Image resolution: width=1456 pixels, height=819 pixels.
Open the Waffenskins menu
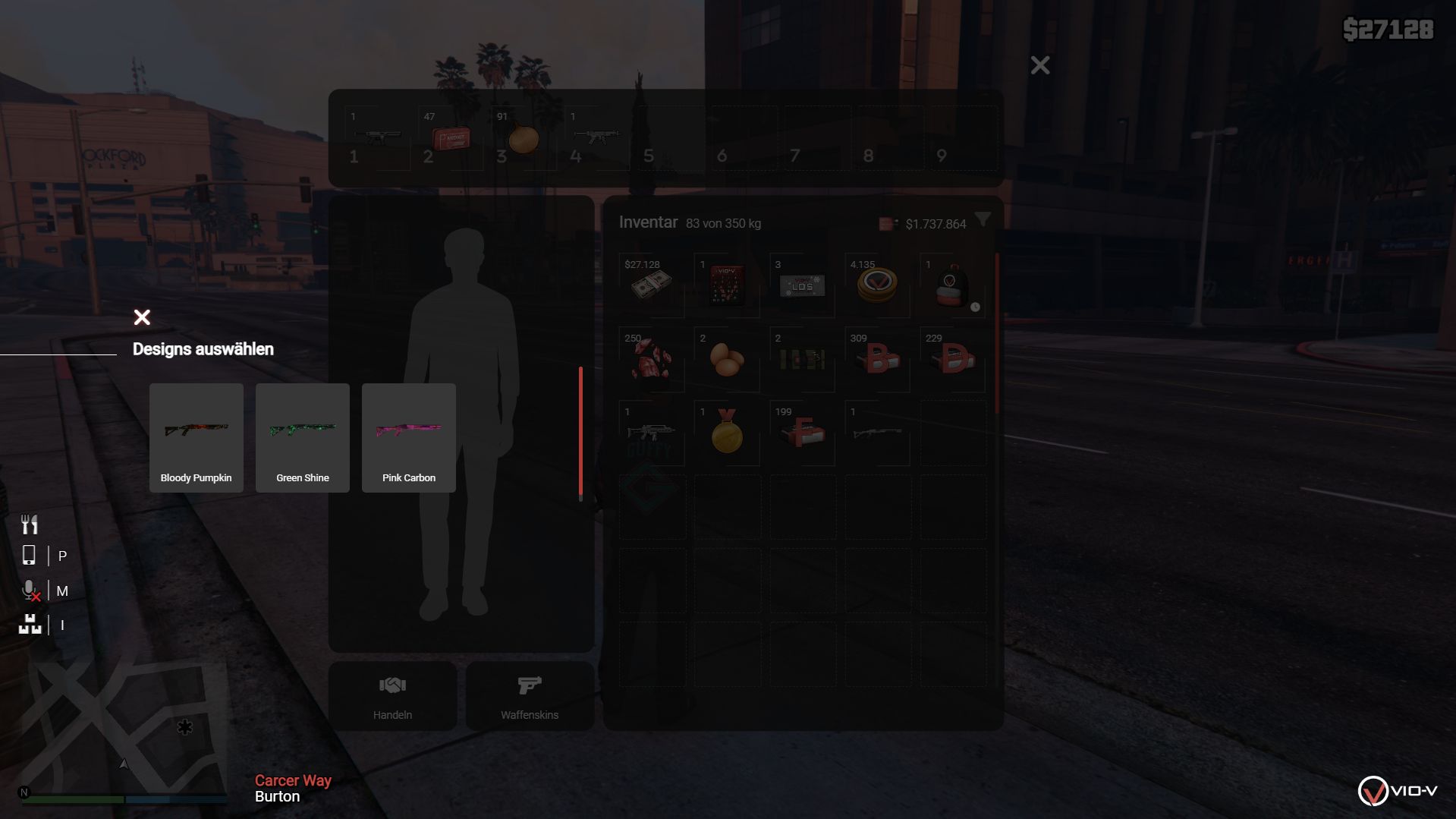click(x=530, y=696)
